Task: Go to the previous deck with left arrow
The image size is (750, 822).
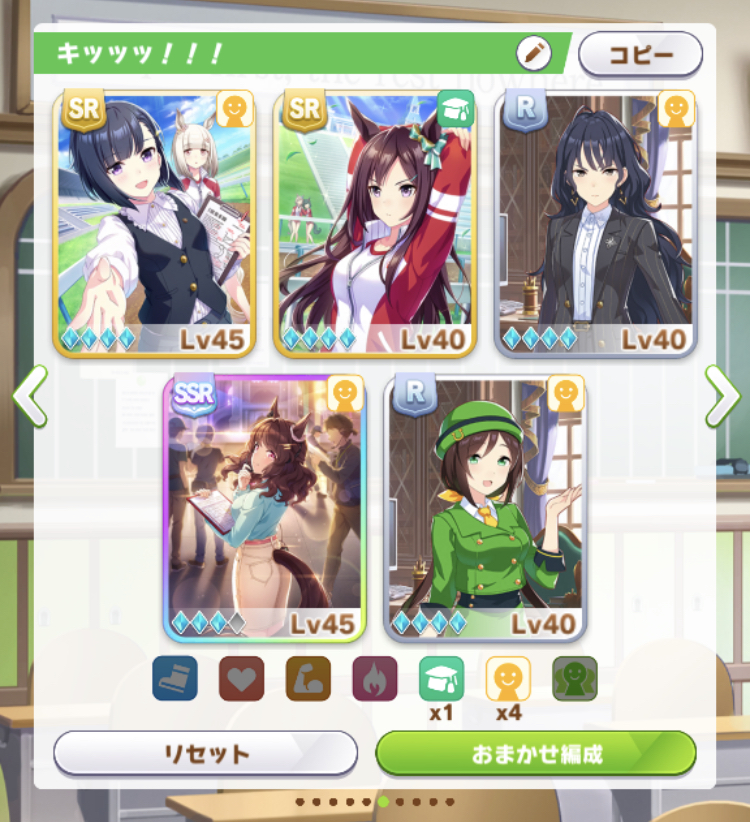Action: pos(30,396)
